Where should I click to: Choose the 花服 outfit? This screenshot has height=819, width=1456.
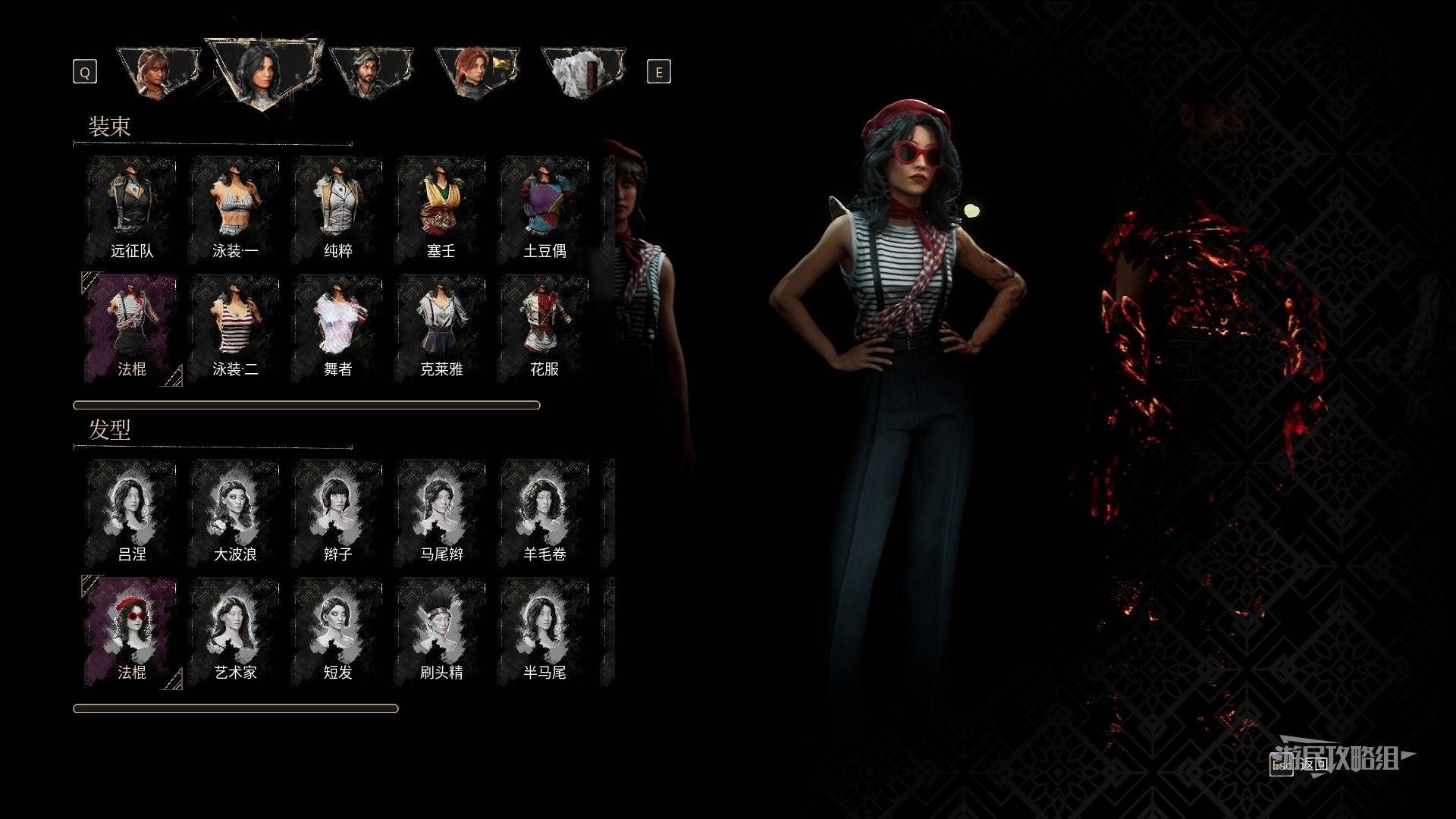[544, 328]
